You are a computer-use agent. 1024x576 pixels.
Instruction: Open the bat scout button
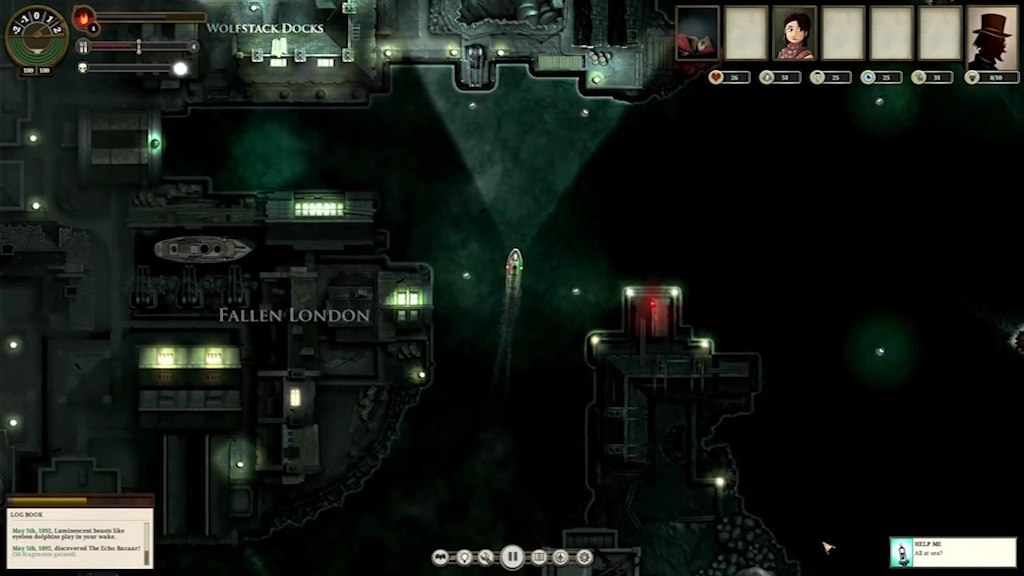[441, 557]
